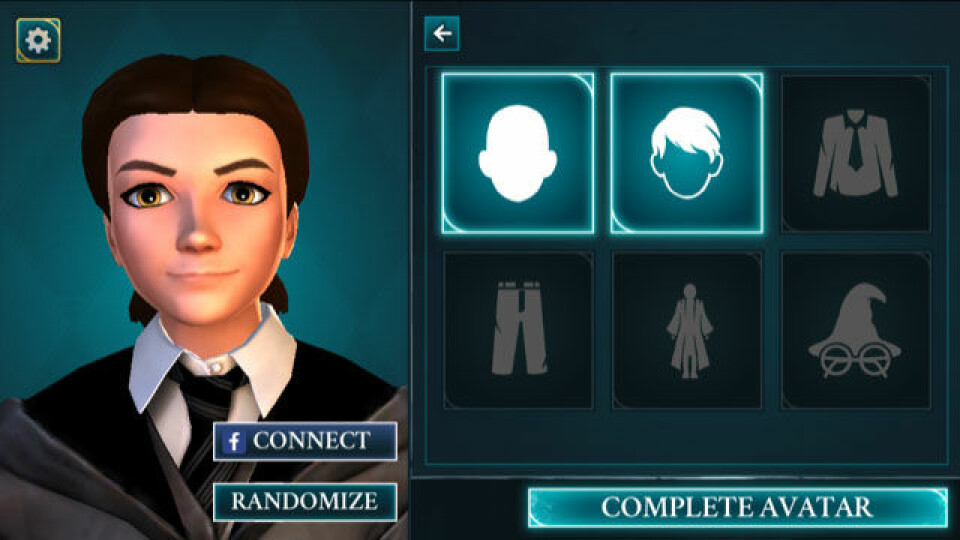Screen dimensions: 960x540
Task: Choose the hairstyle category
Action: coord(686,153)
